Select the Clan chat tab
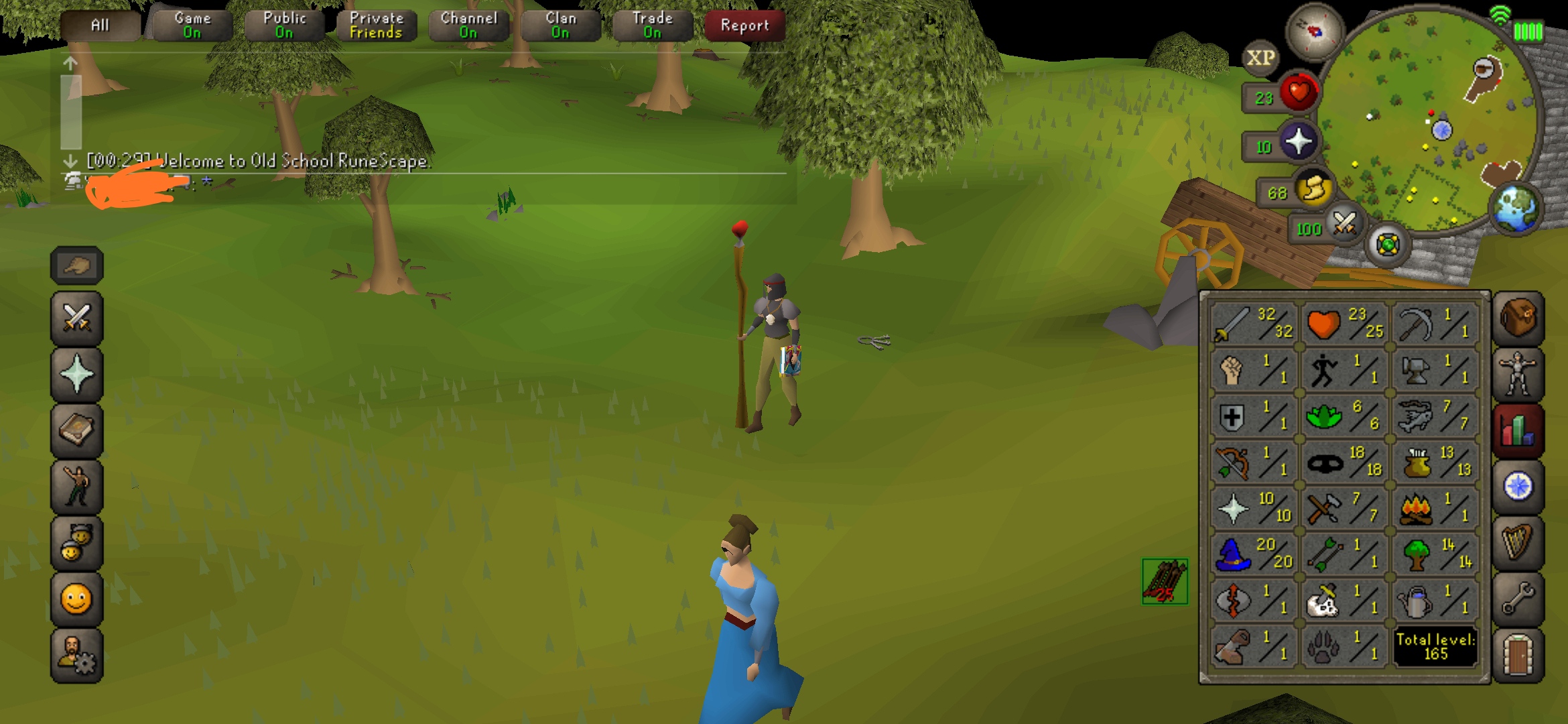The width and height of the screenshot is (1568, 724). pos(561,23)
